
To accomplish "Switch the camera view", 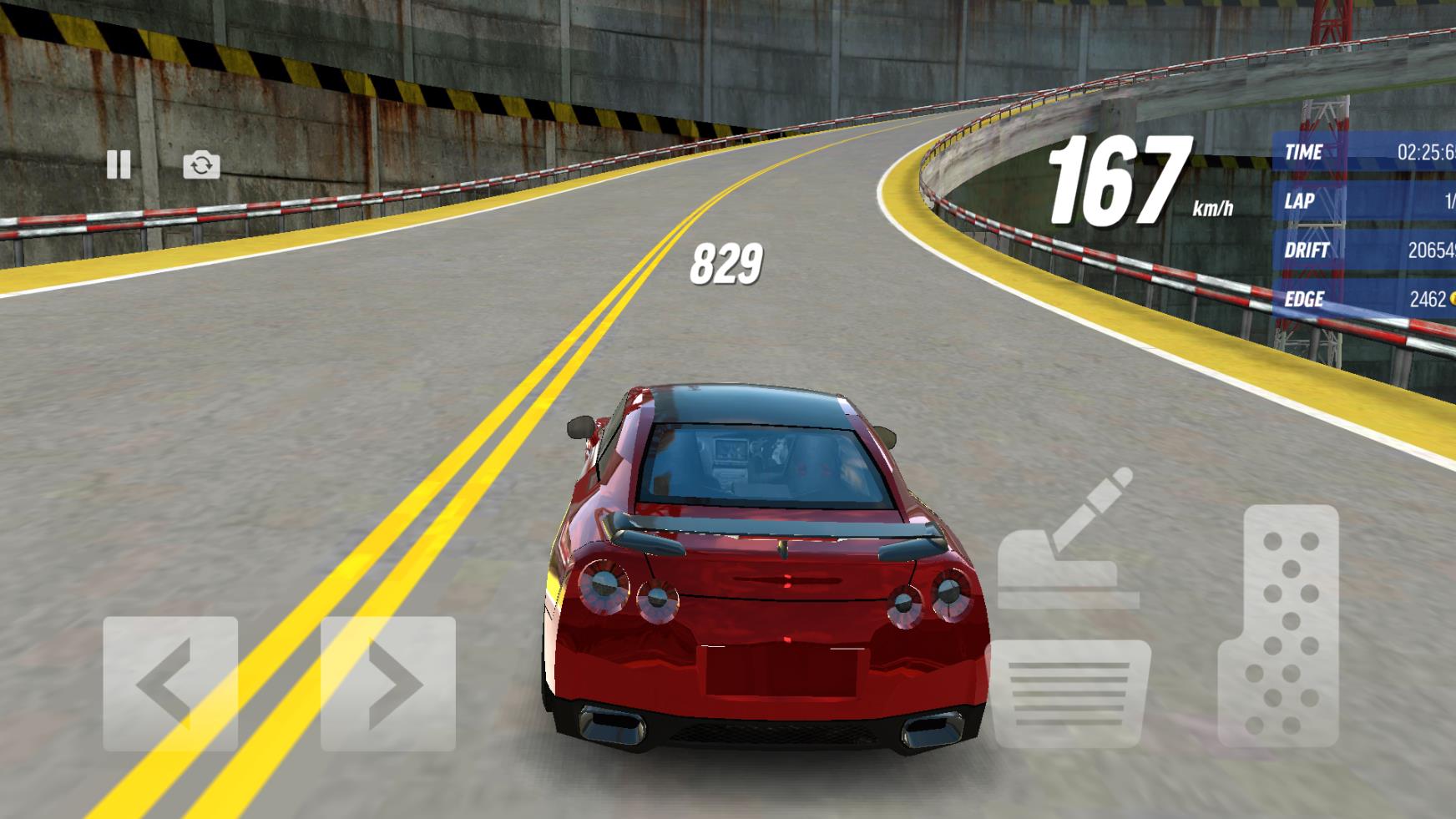I will [201, 164].
